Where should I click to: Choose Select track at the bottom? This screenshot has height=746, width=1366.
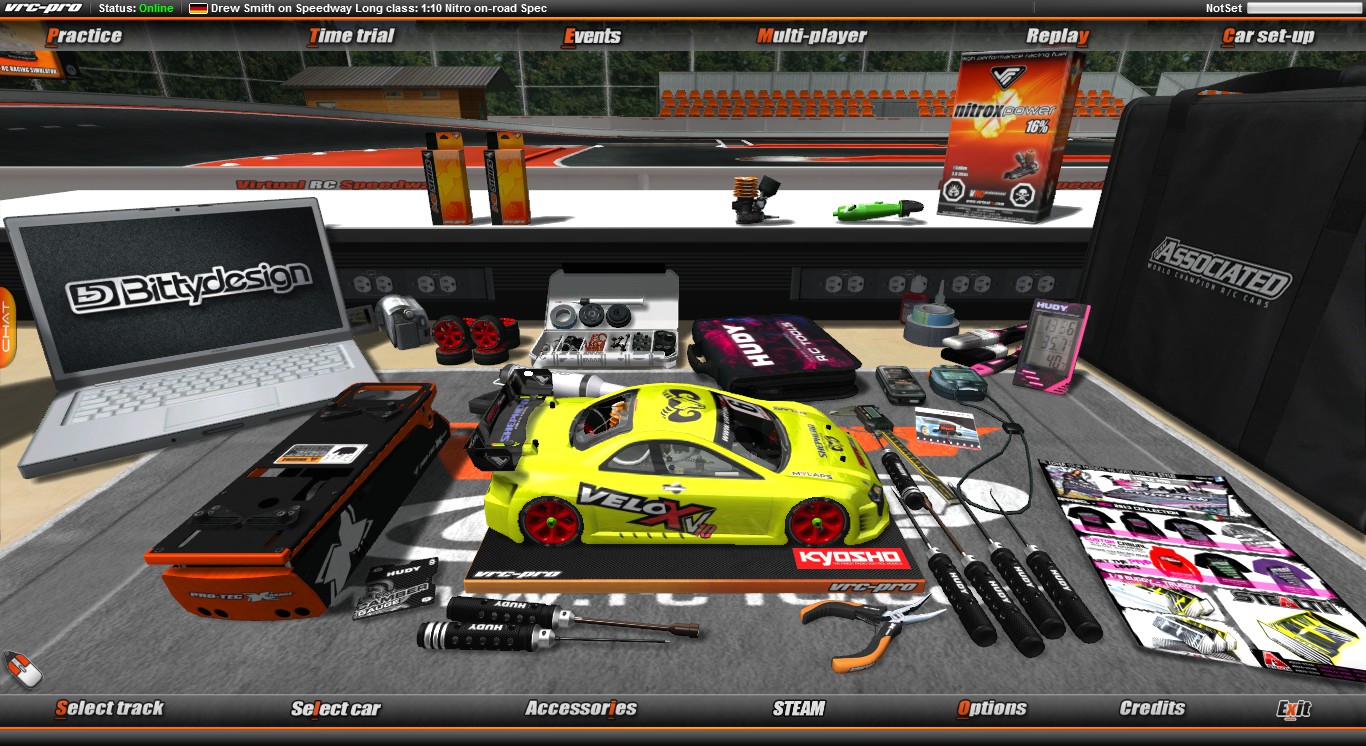point(109,708)
